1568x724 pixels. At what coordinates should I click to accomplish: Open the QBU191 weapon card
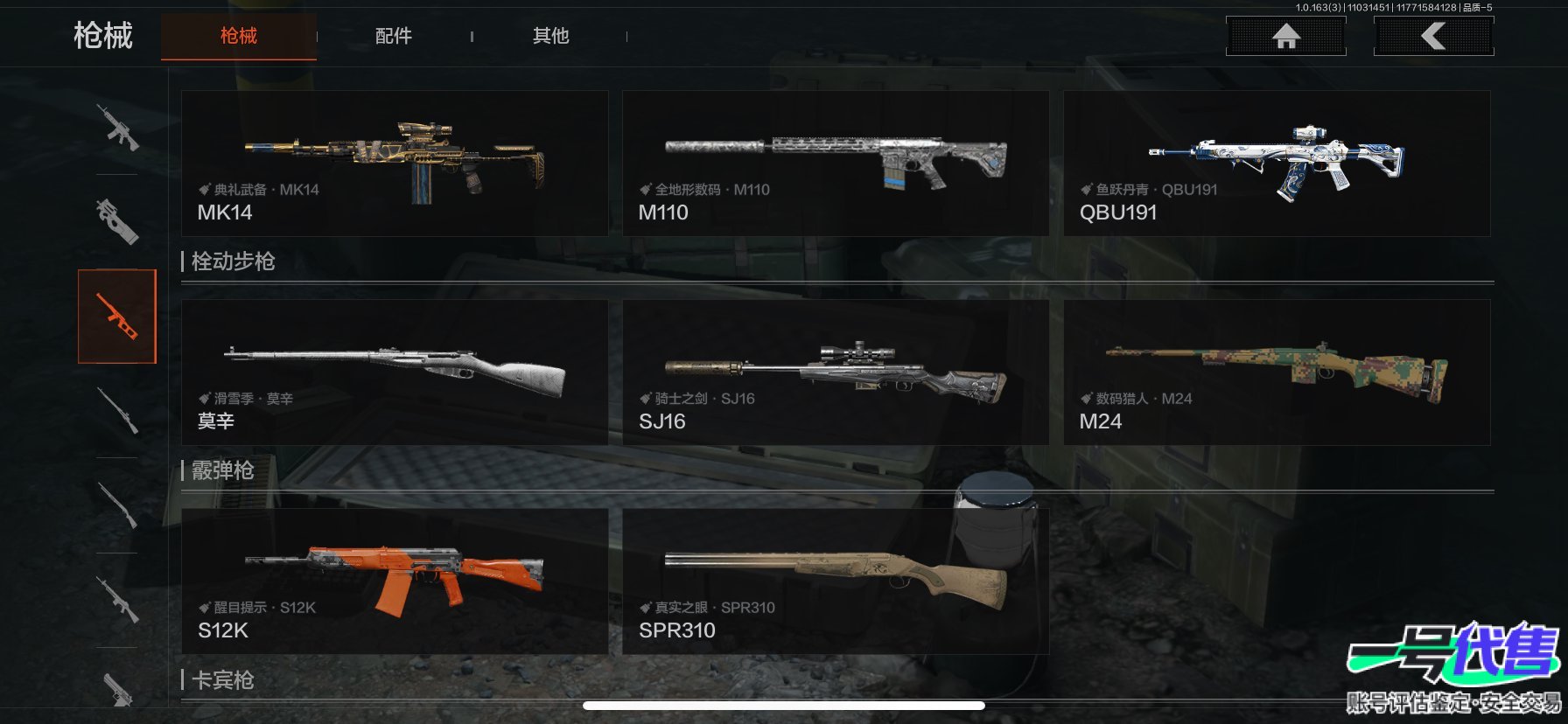[x=1277, y=164]
